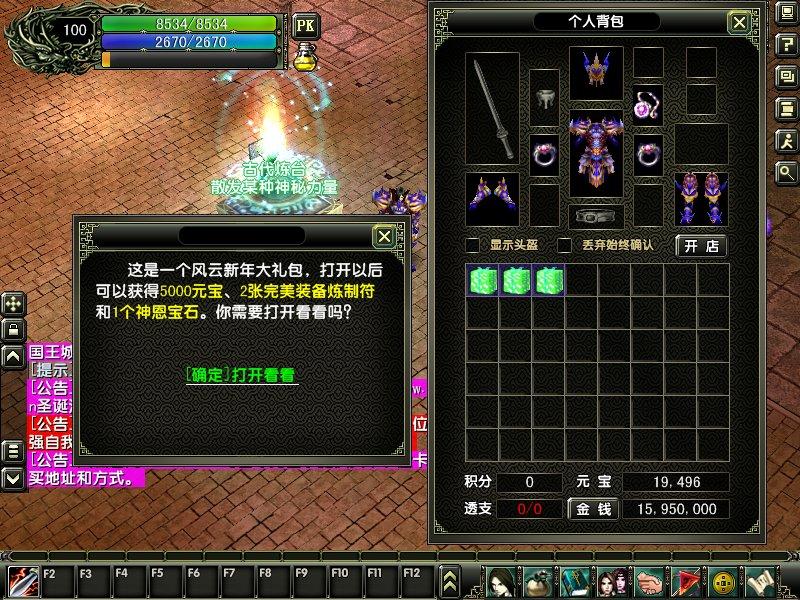Select the equipped boots slot

(701, 198)
